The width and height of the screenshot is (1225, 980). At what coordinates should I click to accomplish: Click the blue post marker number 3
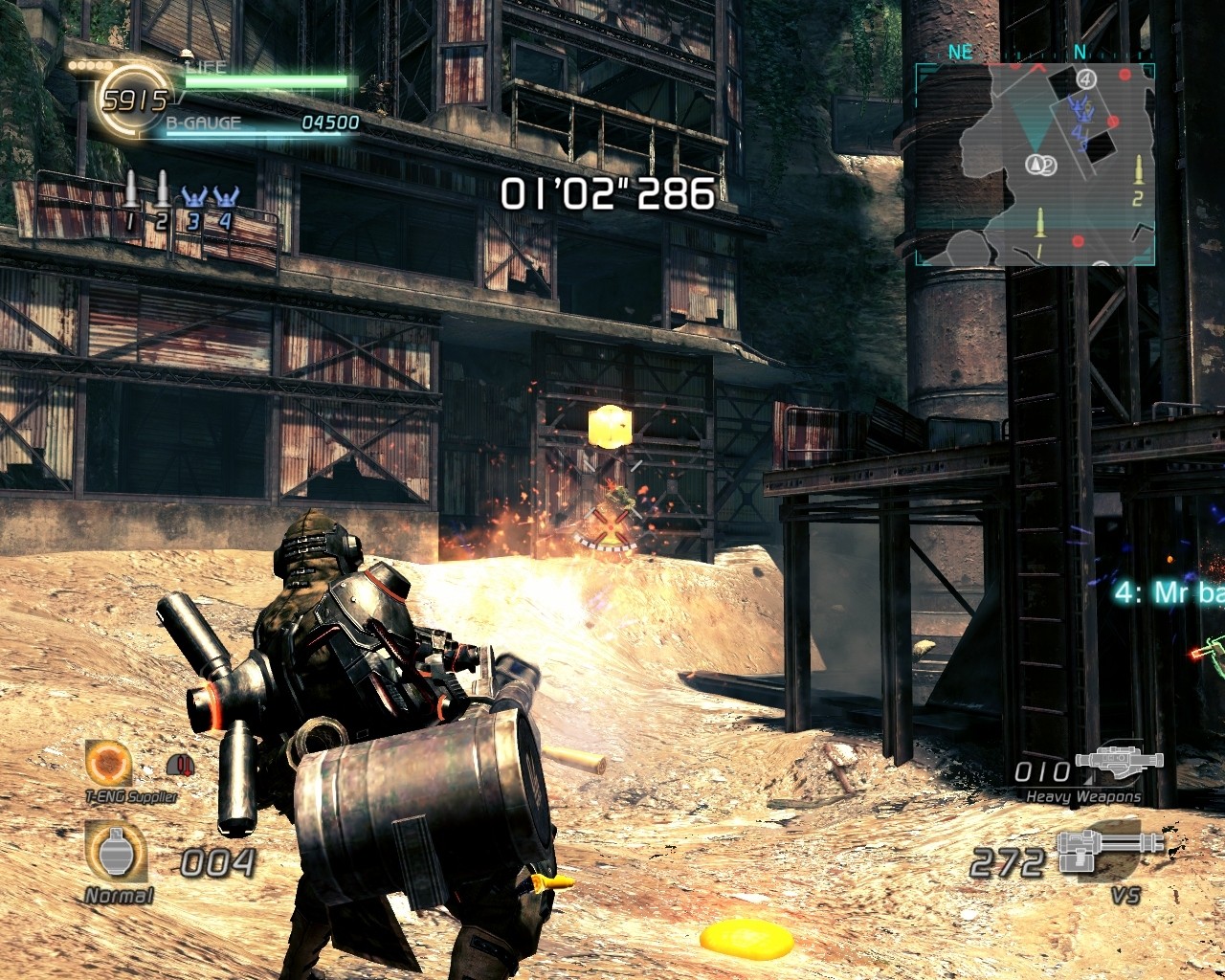[x=194, y=195]
